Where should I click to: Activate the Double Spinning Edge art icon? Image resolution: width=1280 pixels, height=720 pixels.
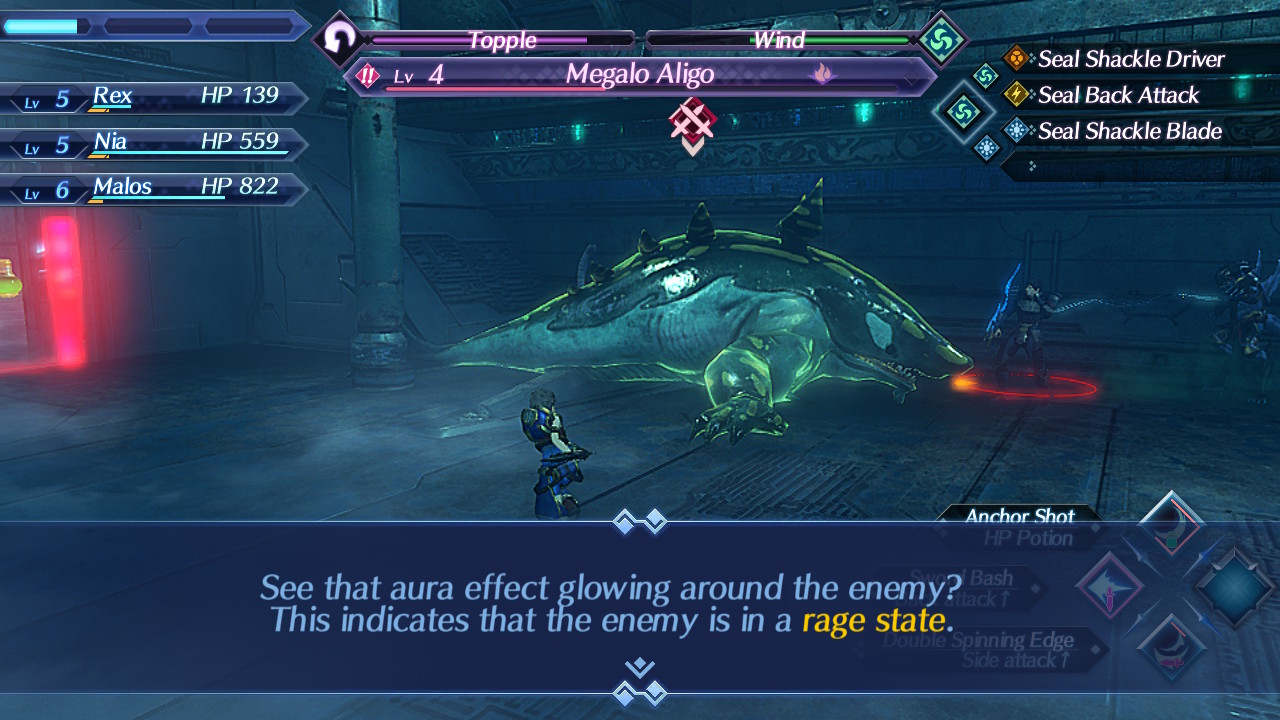(x=1170, y=645)
